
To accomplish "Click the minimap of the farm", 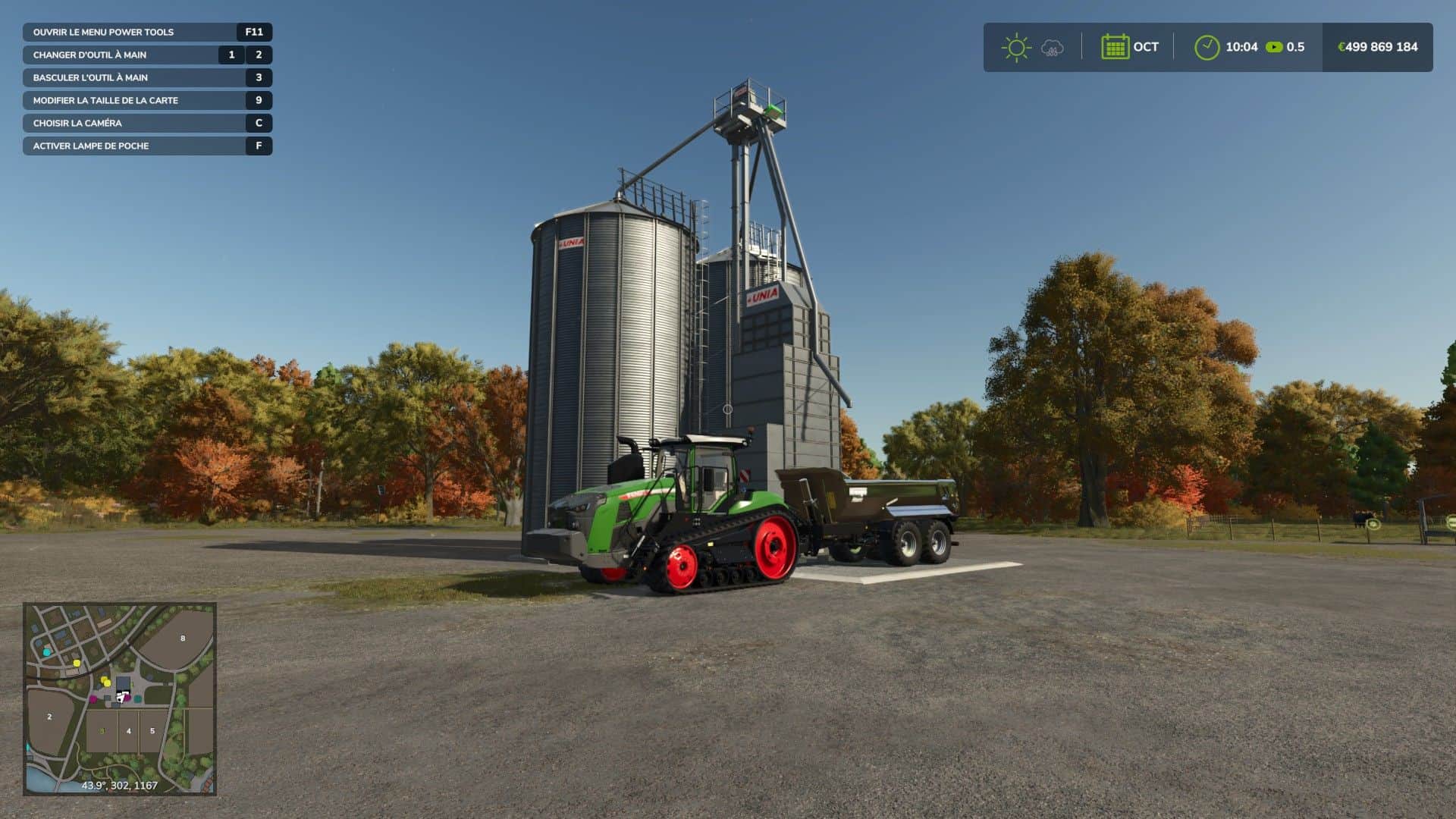I will [x=120, y=698].
